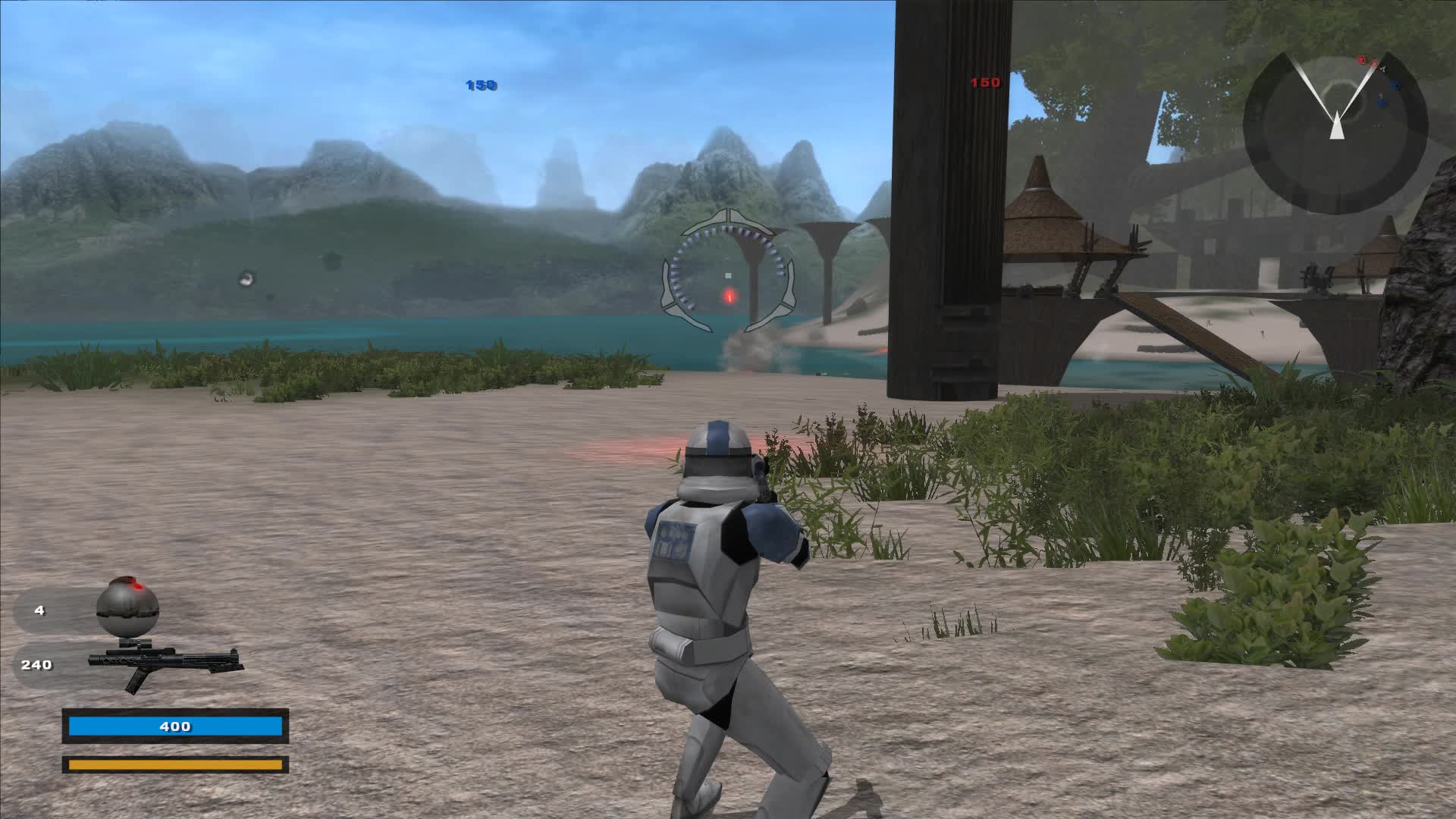This screenshot has height=819, width=1456.
Task: Click the second blue teammate dot on minimap
Action: click(x=1380, y=102)
